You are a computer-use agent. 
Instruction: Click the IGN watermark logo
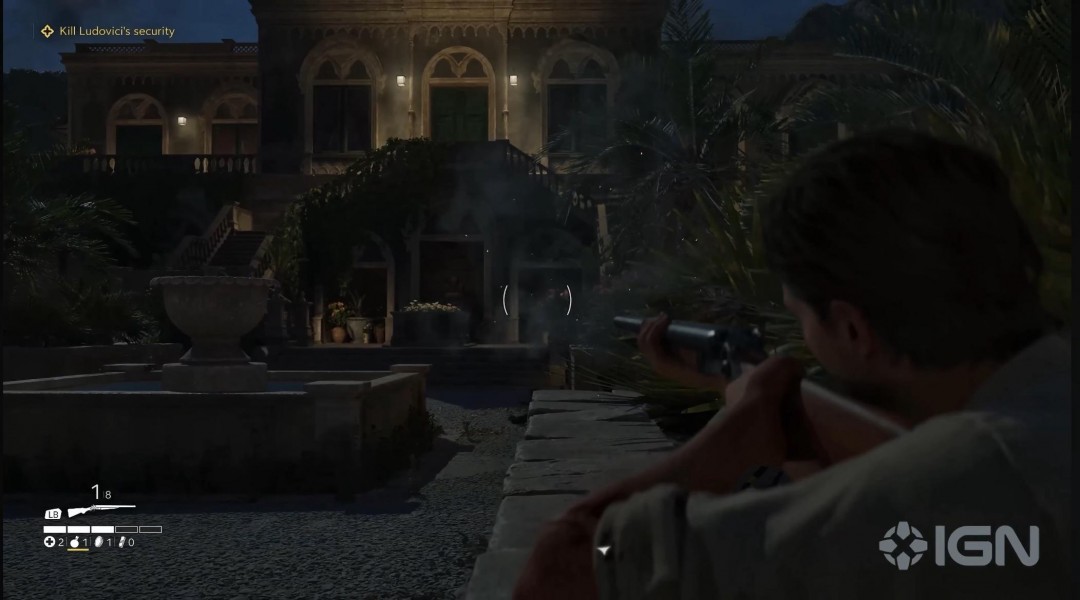(958, 545)
